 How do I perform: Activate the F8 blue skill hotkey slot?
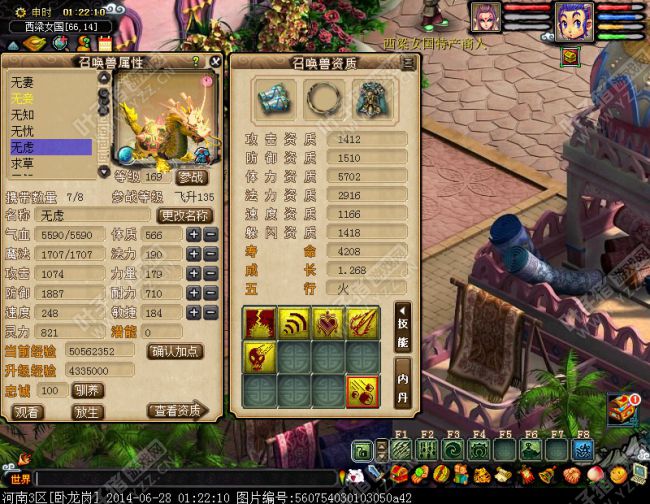click(x=582, y=449)
